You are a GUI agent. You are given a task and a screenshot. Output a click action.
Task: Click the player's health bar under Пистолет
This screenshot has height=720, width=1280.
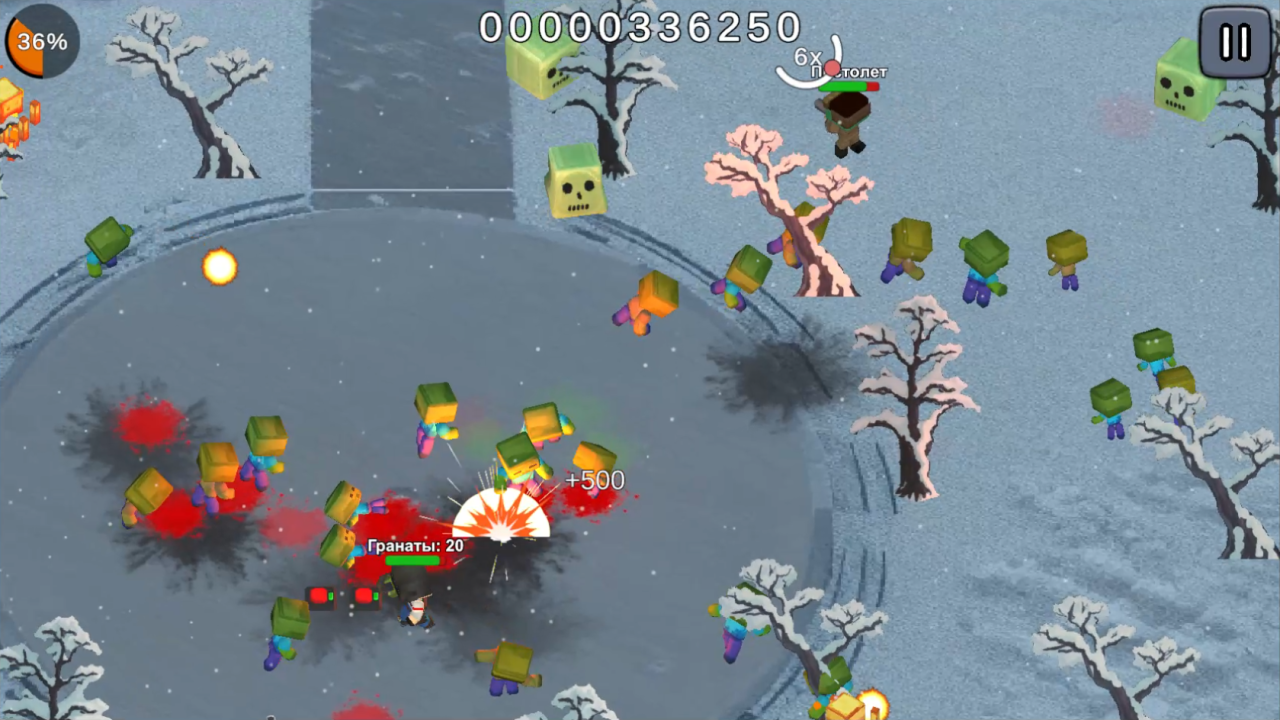pos(848,87)
